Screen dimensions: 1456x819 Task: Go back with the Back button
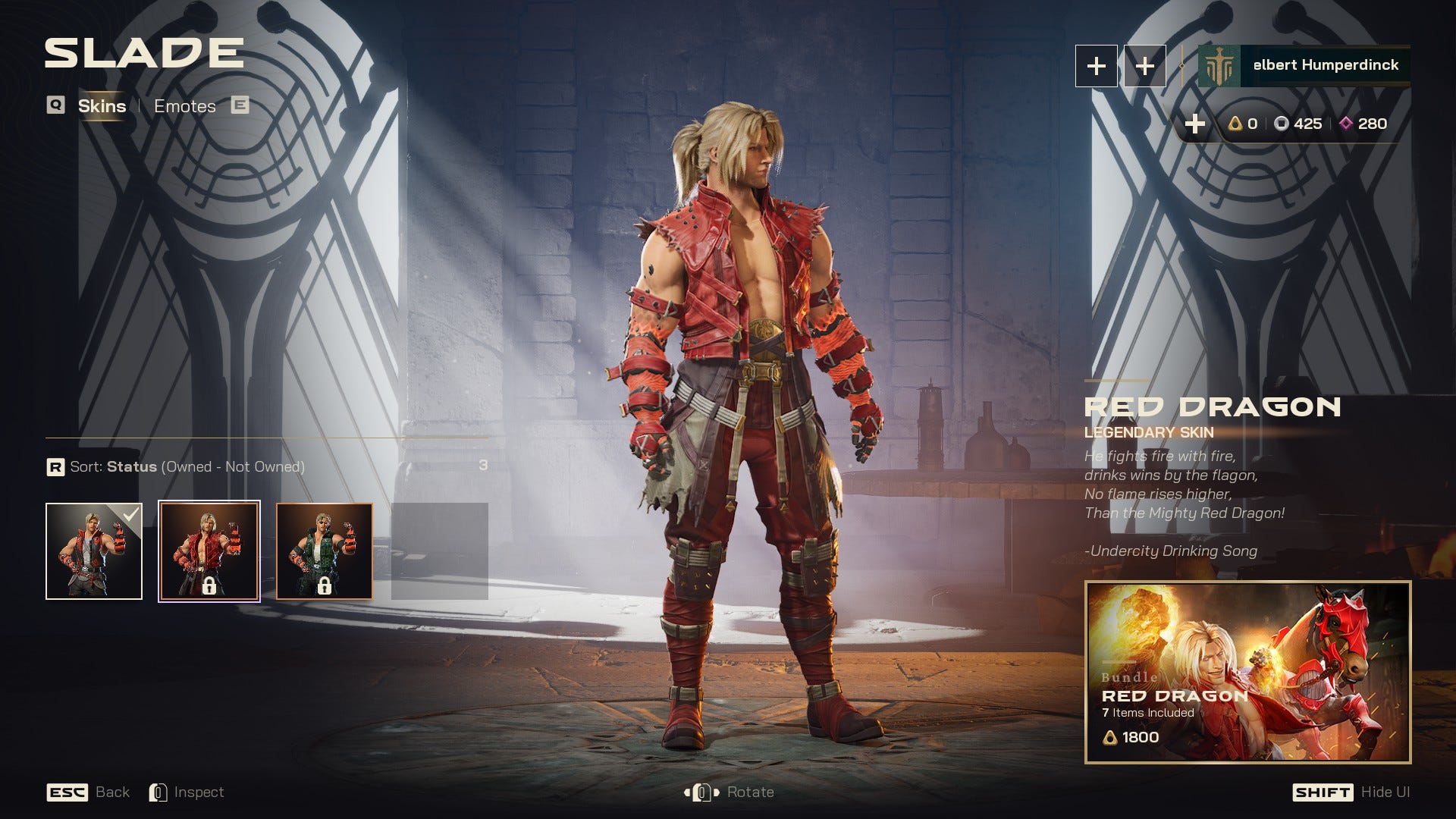88,792
